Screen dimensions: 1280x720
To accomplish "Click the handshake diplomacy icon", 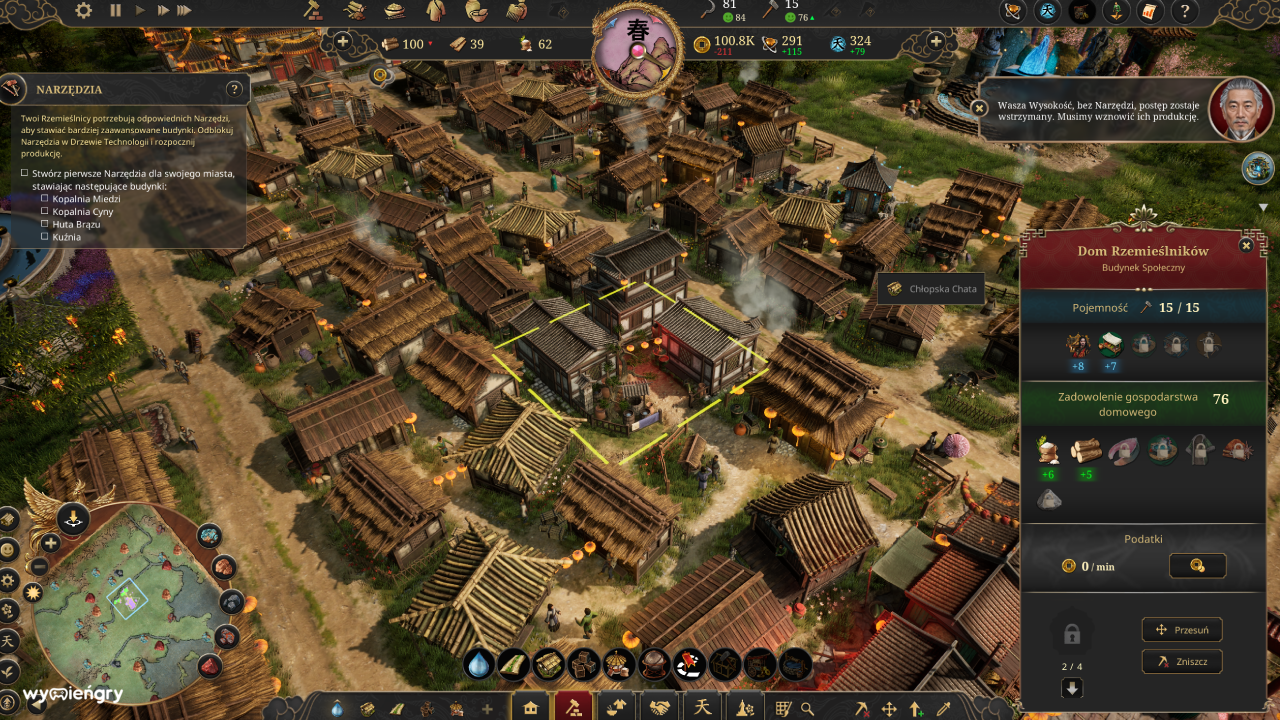I will pyautogui.click(x=661, y=705).
